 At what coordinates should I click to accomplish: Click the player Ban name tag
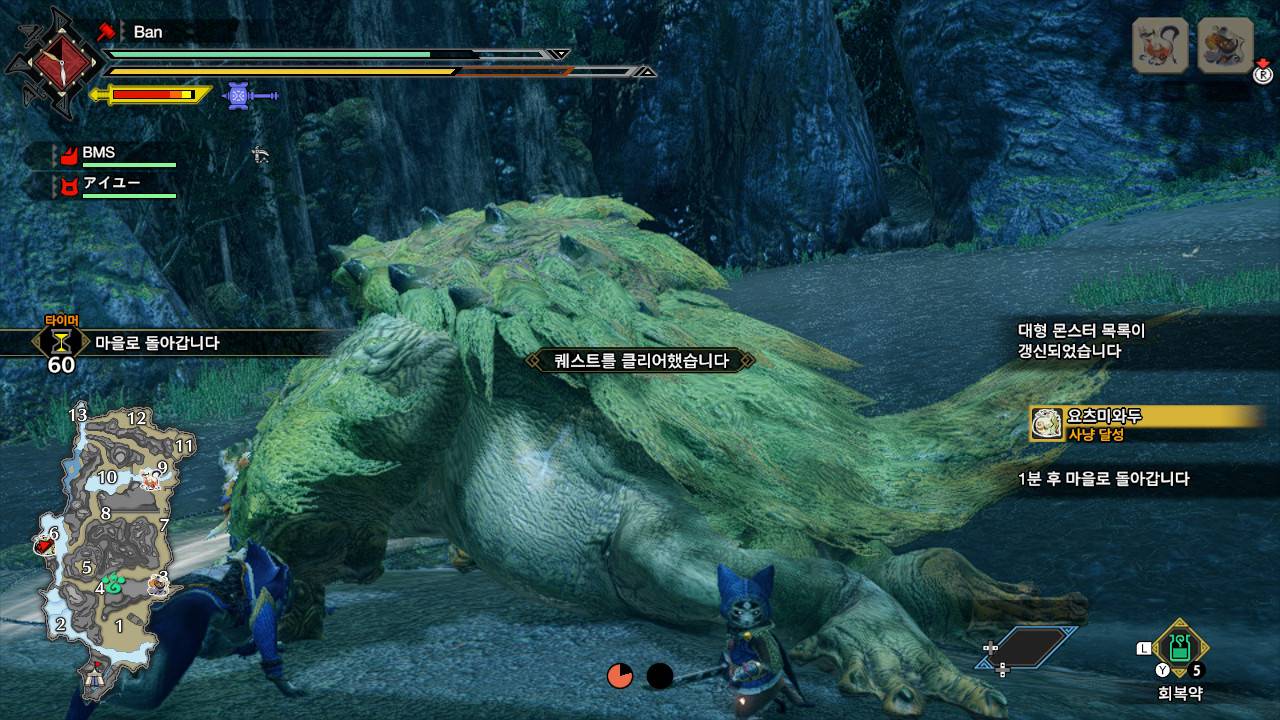[x=147, y=32]
